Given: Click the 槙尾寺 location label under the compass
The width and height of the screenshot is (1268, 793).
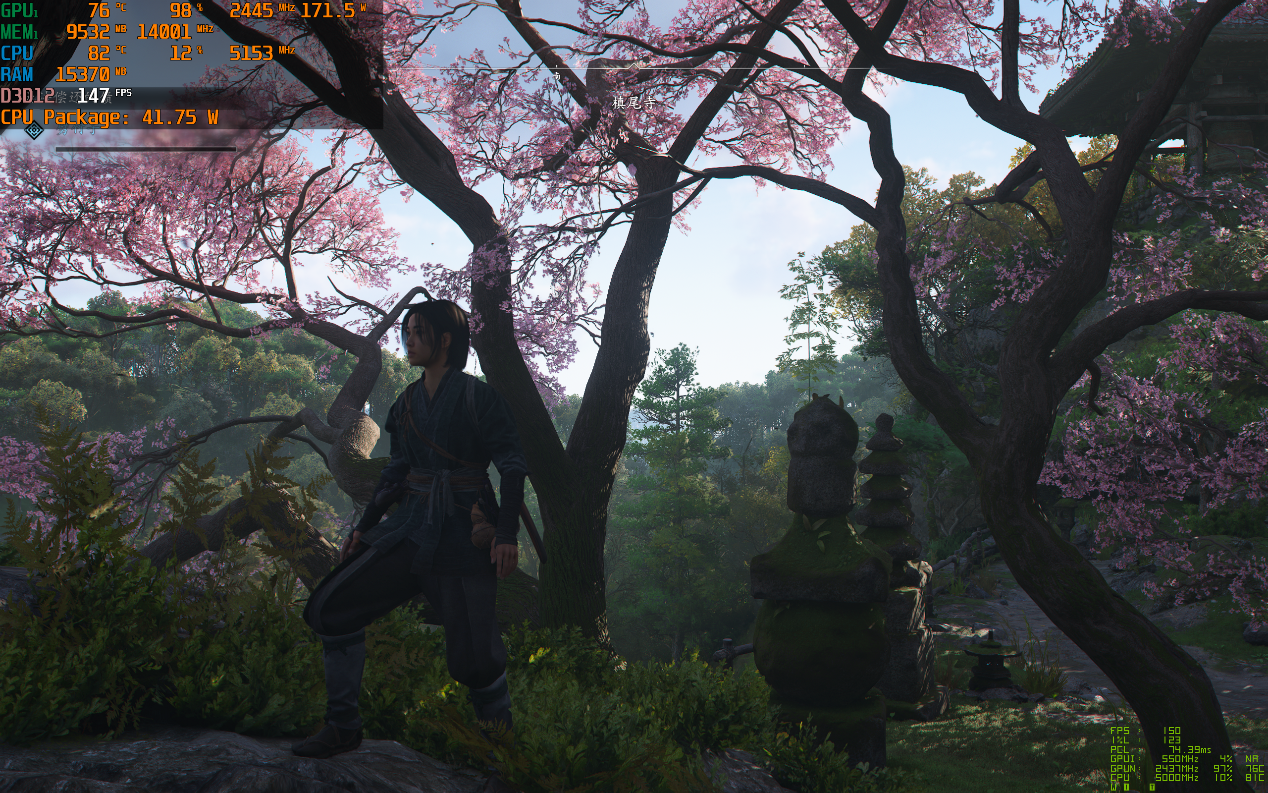Looking at the screenshot, I should pos(634,103).
